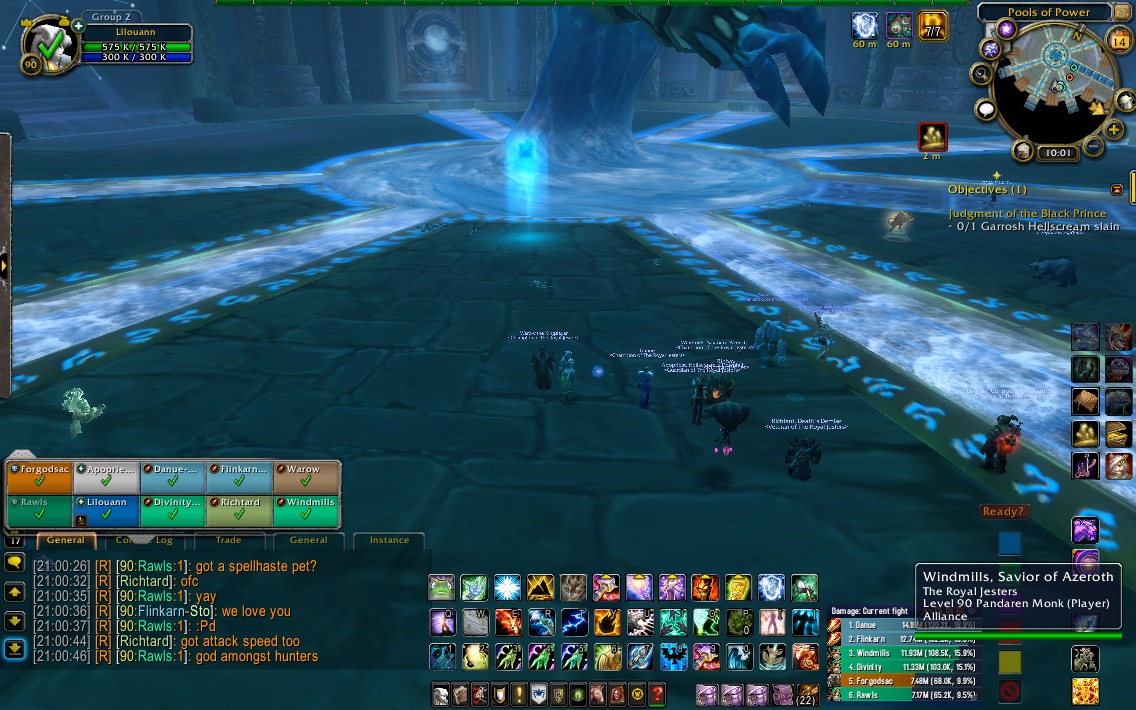The height and width of the screenshot is (710, 1136).
Task: Collapse the Objectives tracker
Action: click(1117, 190)
